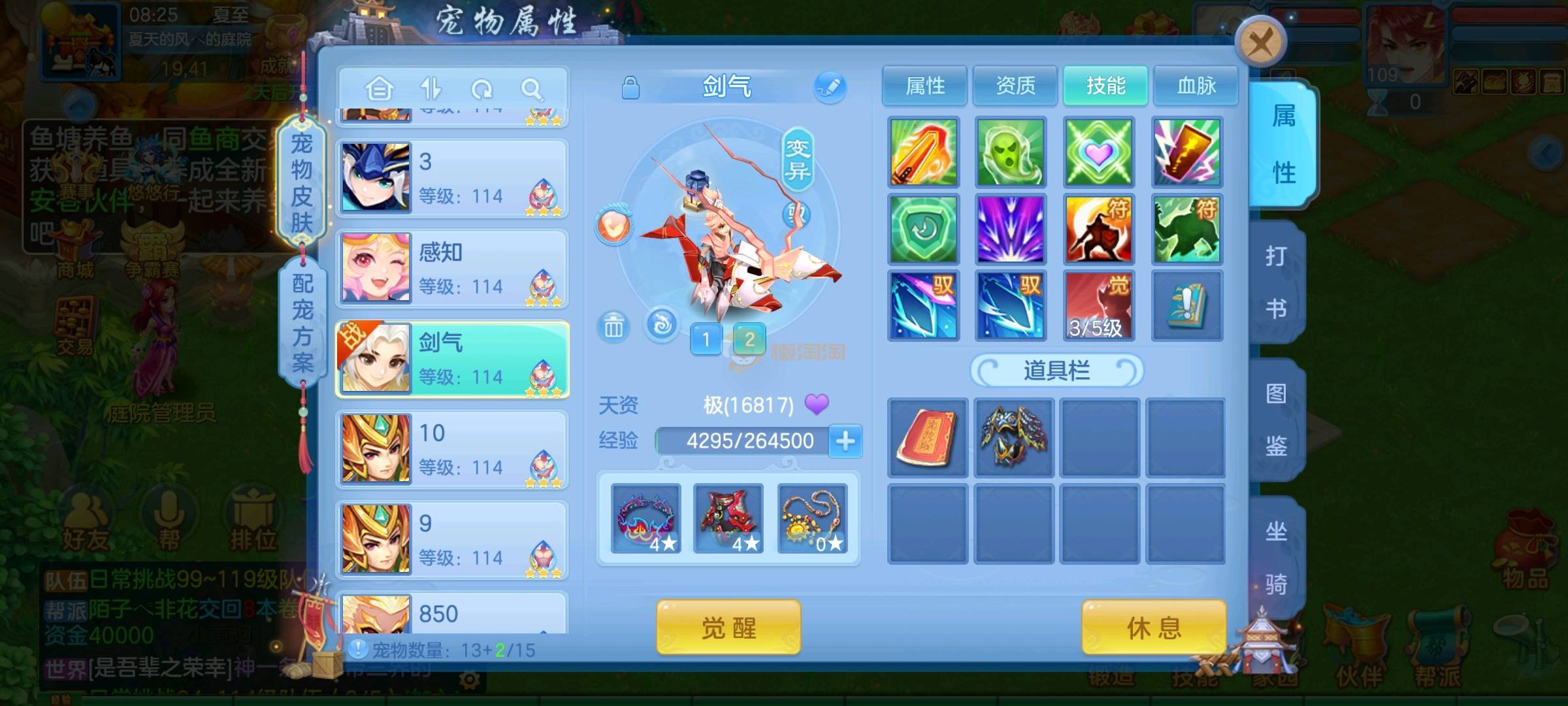The height and width of the screenshot is (706, 1568).
Task: Tap the 变异 bubble button
Action: (x=797, y=160)
